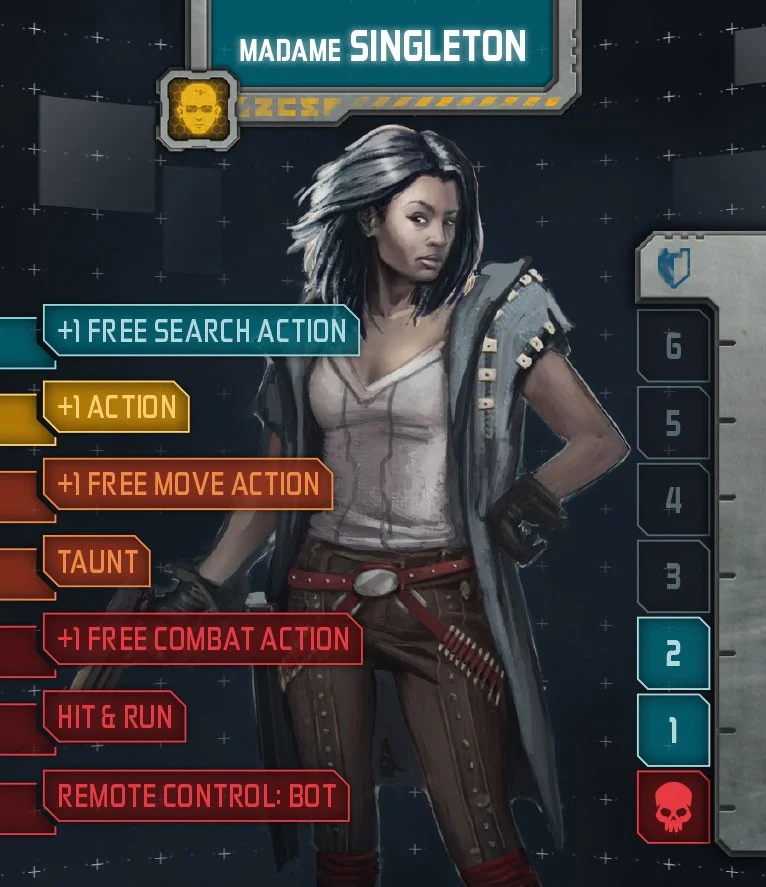Set the health track to 3
The width and height of the screenshot is (766, 887).
pos(673,577)
